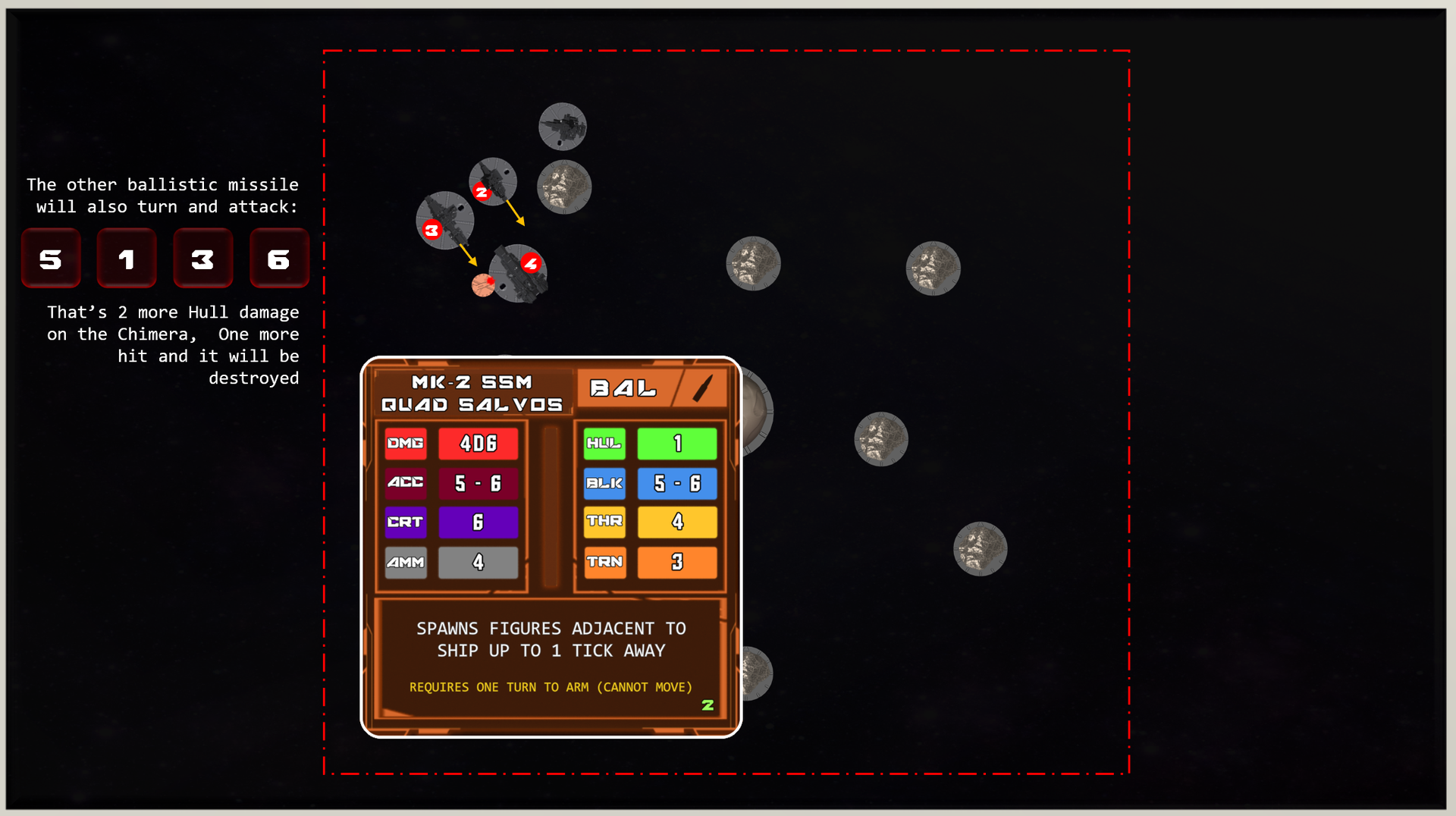
Task: Pick the ship token marked 4
Action: coord(519,273)
